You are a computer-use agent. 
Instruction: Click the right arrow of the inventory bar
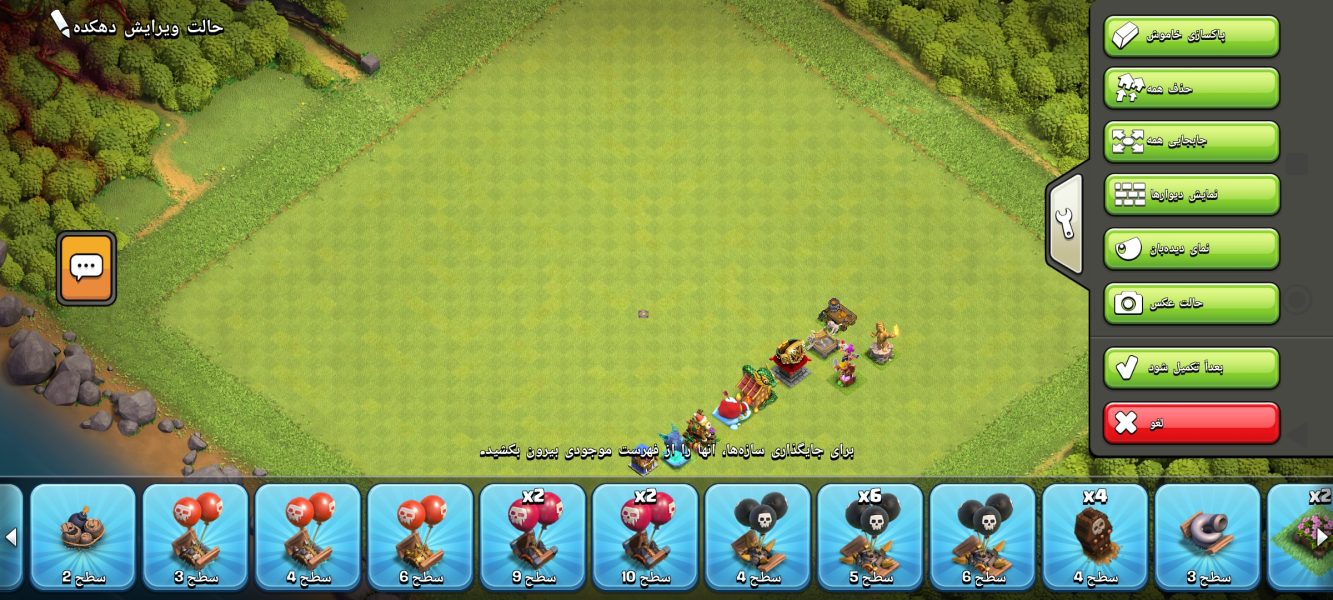click(x=1322, y=537)
